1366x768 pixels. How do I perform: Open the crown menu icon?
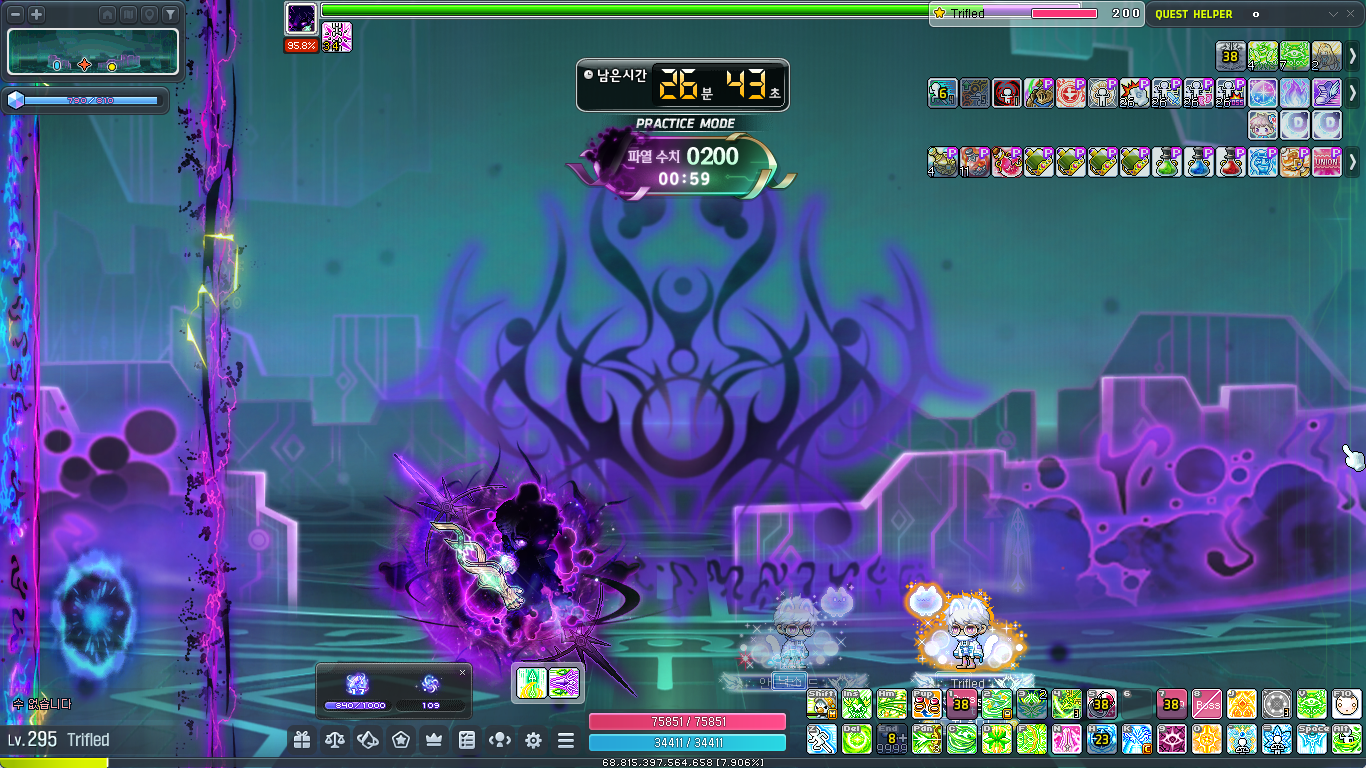434,740
